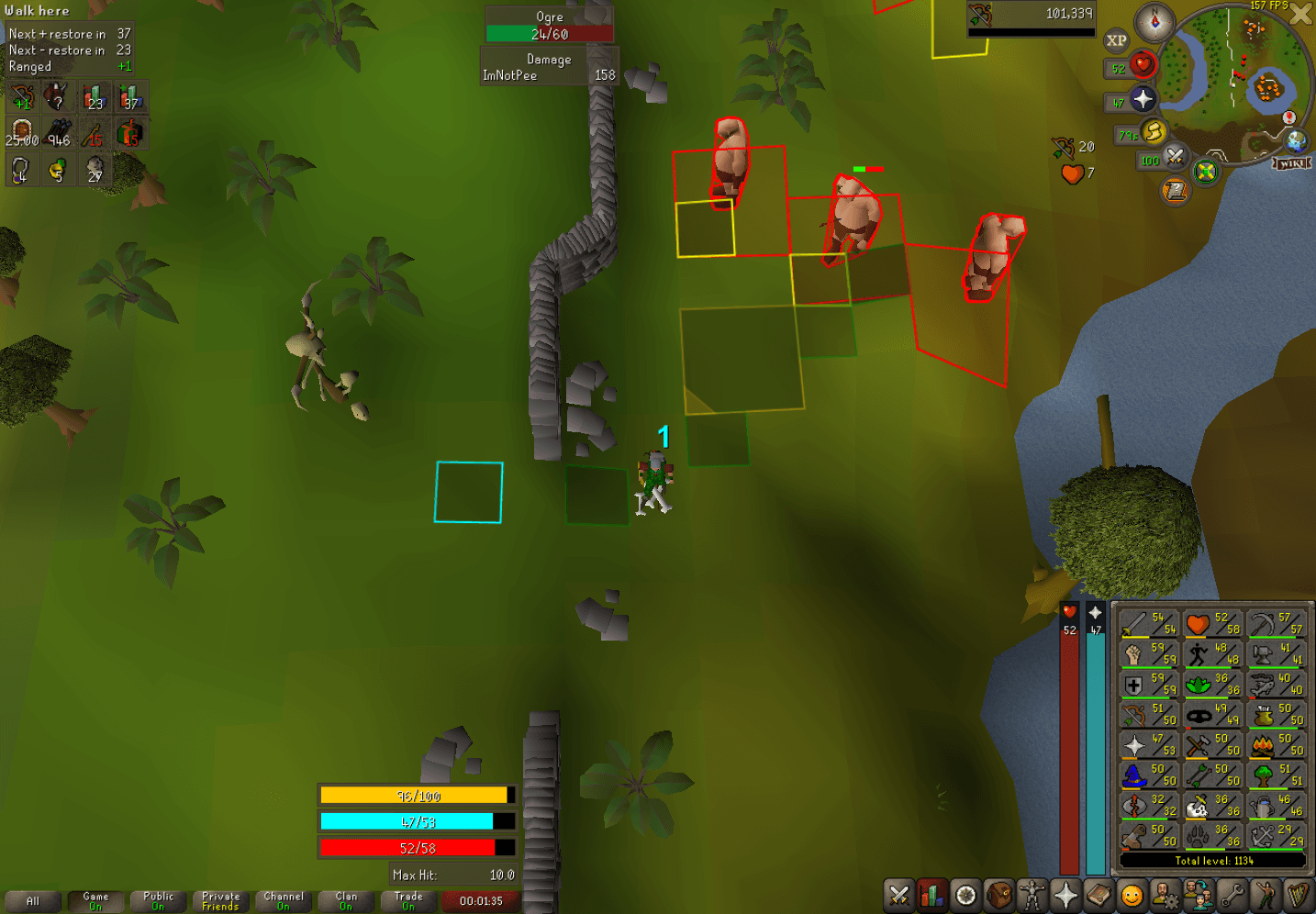Open the world map globe

coord(1296,140)
